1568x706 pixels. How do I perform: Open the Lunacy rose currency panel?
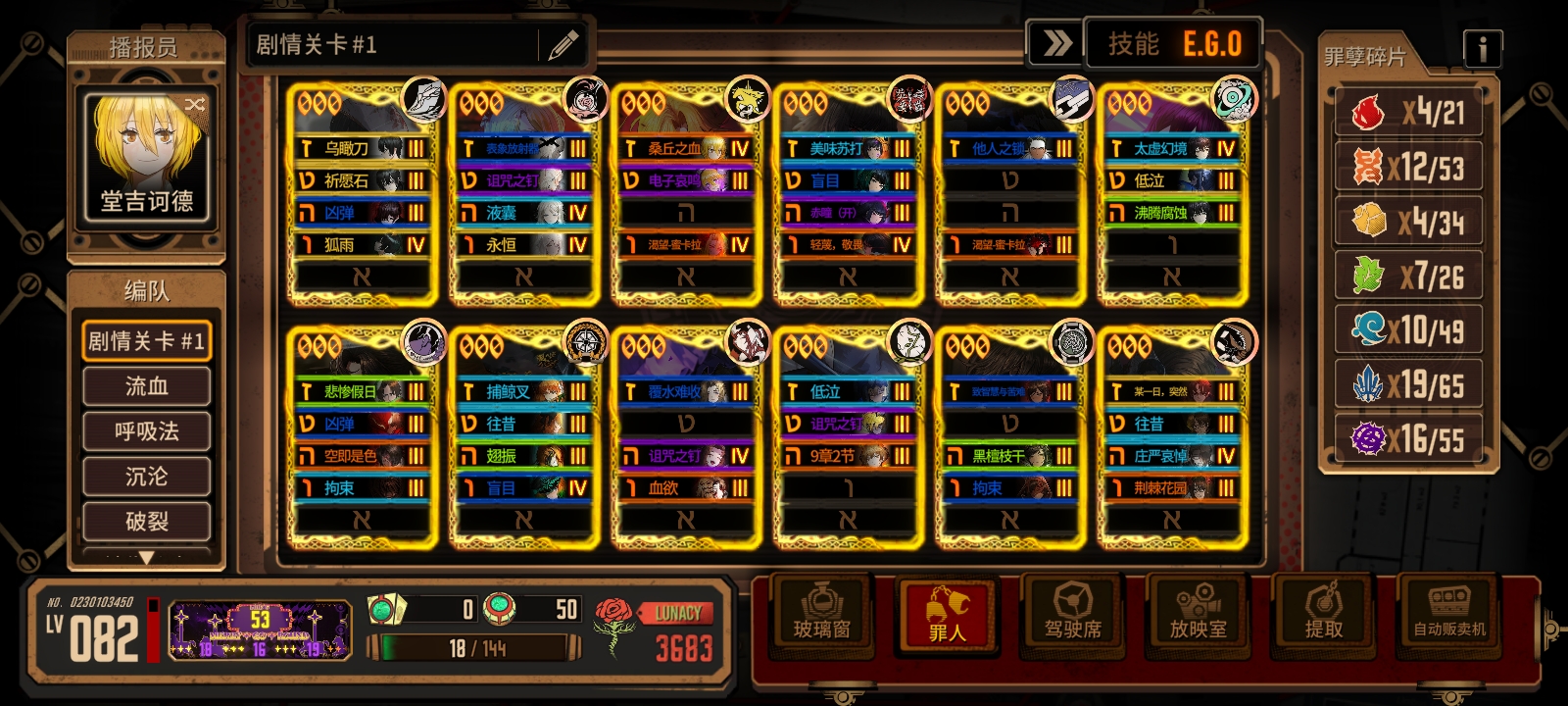[x=655, y=632]
